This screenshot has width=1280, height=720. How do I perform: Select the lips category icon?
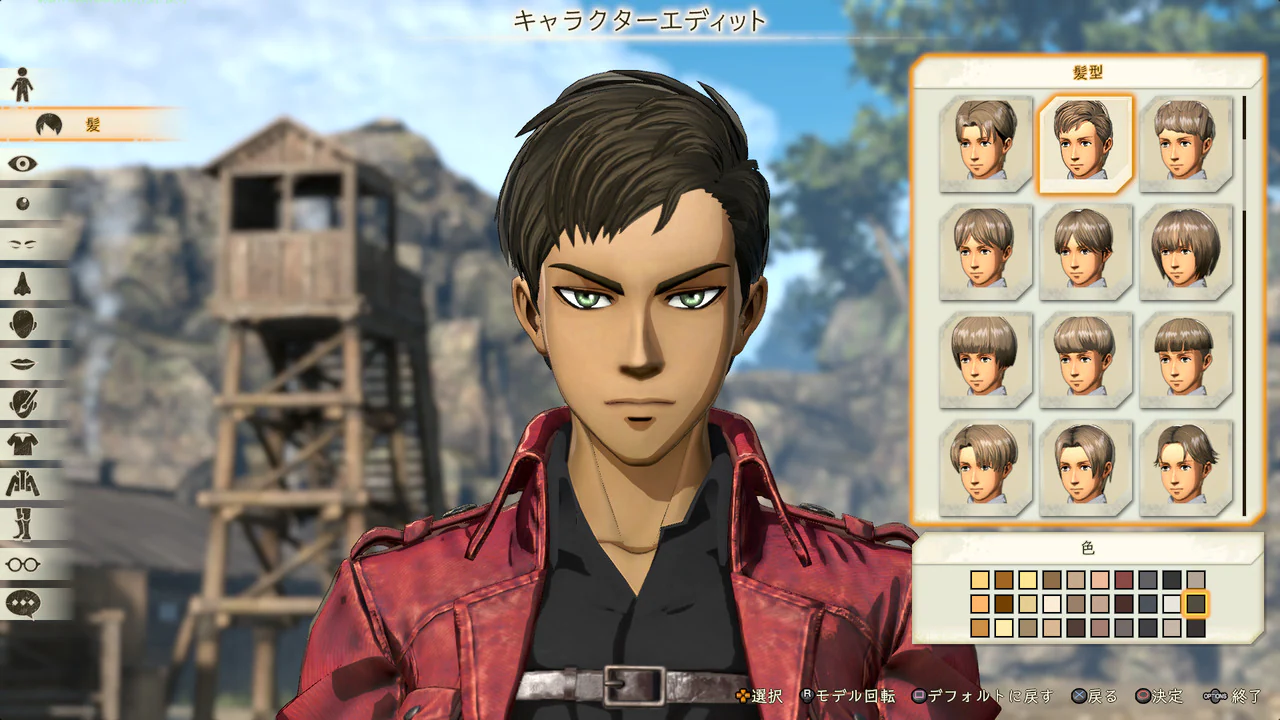(x=22, y=362)
